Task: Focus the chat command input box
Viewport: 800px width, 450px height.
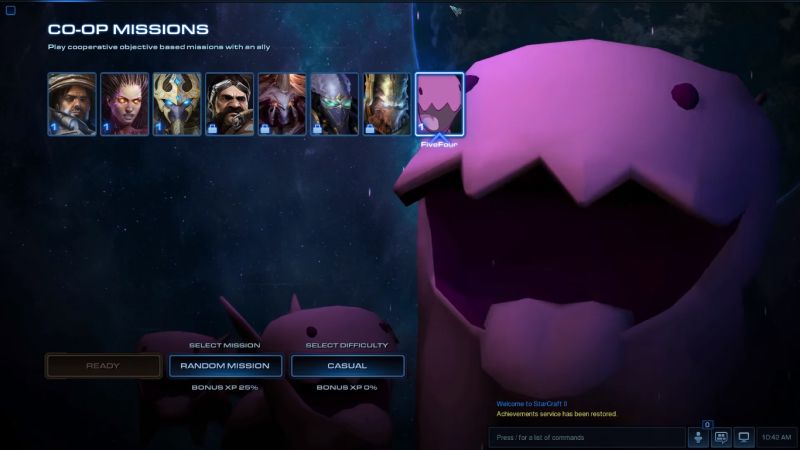Action: pos(585,437)
